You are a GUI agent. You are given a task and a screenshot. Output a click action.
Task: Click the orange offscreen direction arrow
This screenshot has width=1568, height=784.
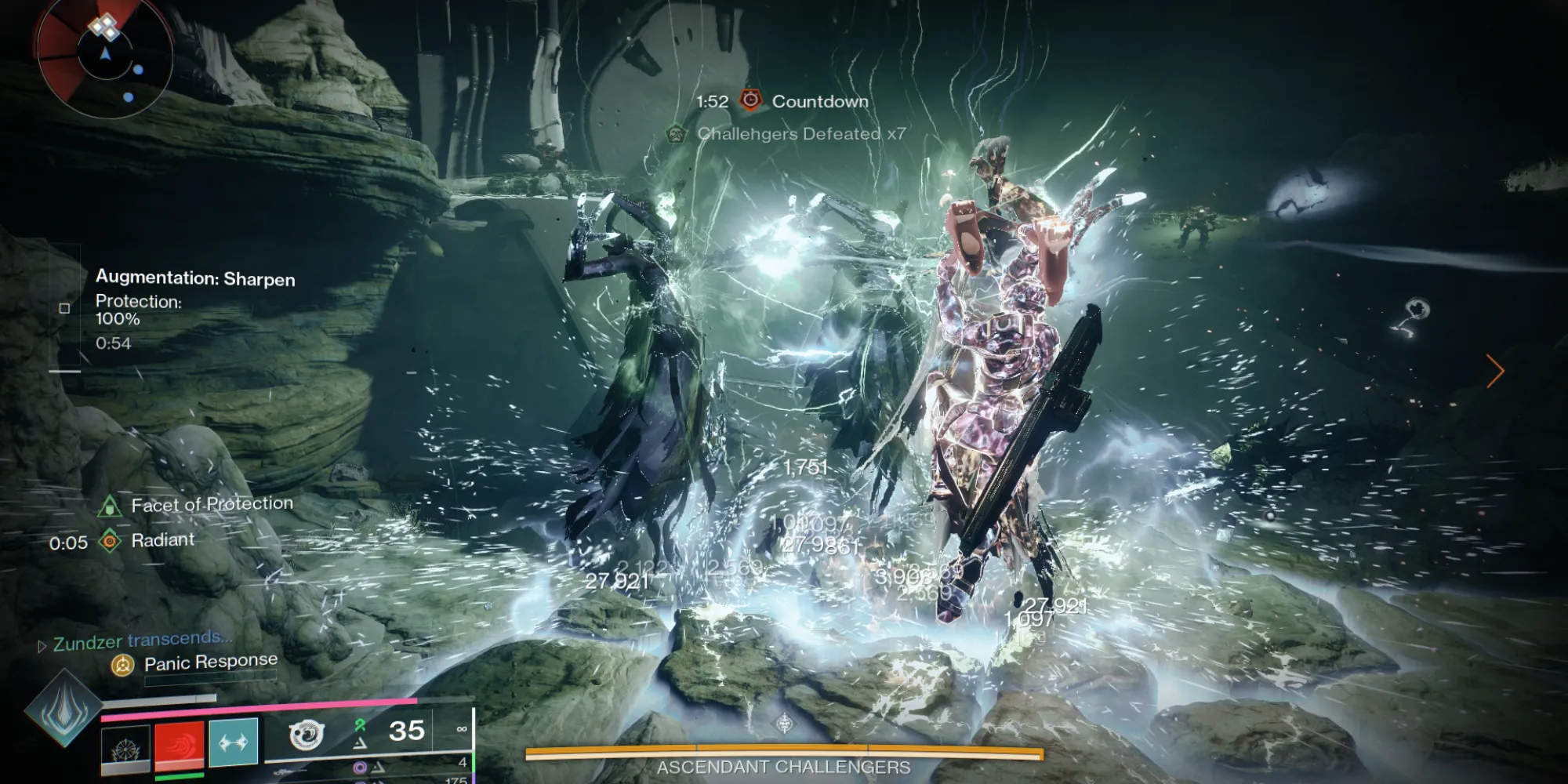(1495, 371)
